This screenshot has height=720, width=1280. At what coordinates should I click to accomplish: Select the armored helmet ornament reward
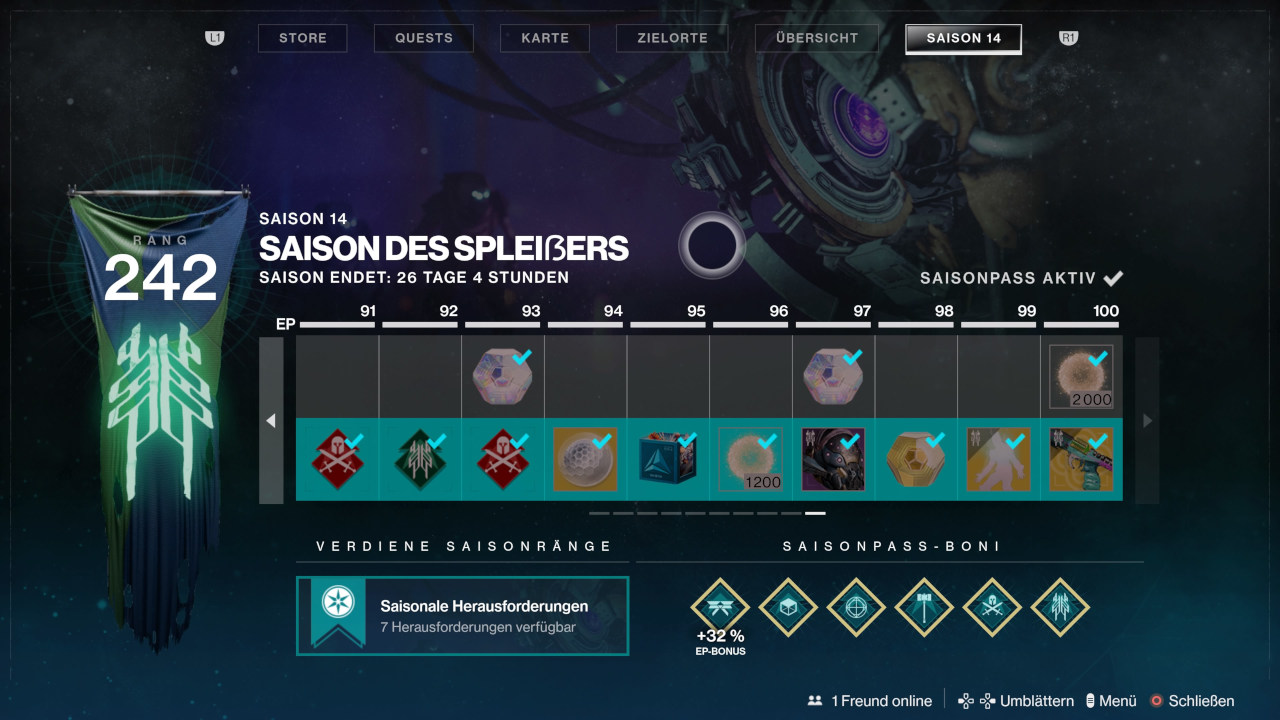(x=834, y=460)
